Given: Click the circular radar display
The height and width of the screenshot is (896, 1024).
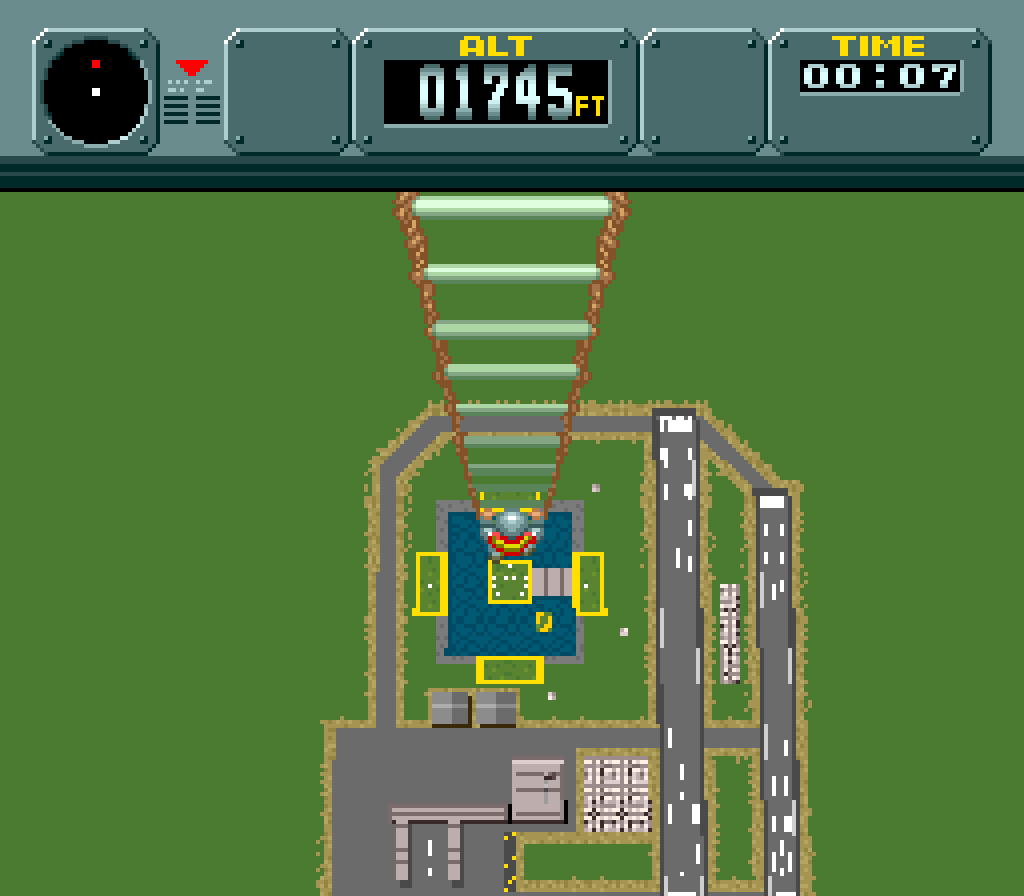Looking at the screenshot, I should click(x=96, y=91).
